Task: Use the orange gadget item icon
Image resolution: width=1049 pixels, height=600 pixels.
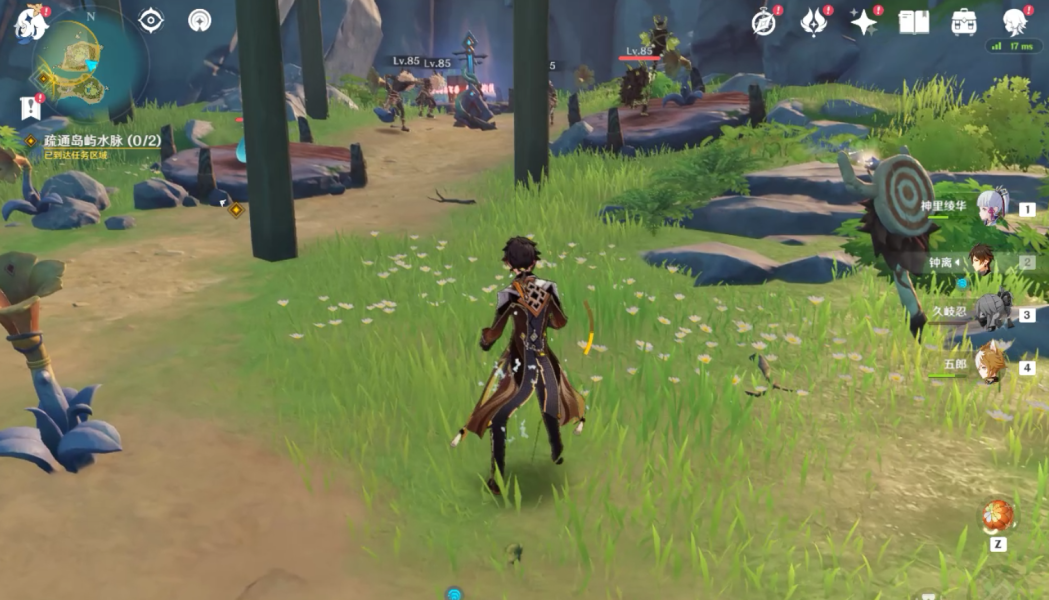Action: (x=997, y=517)
